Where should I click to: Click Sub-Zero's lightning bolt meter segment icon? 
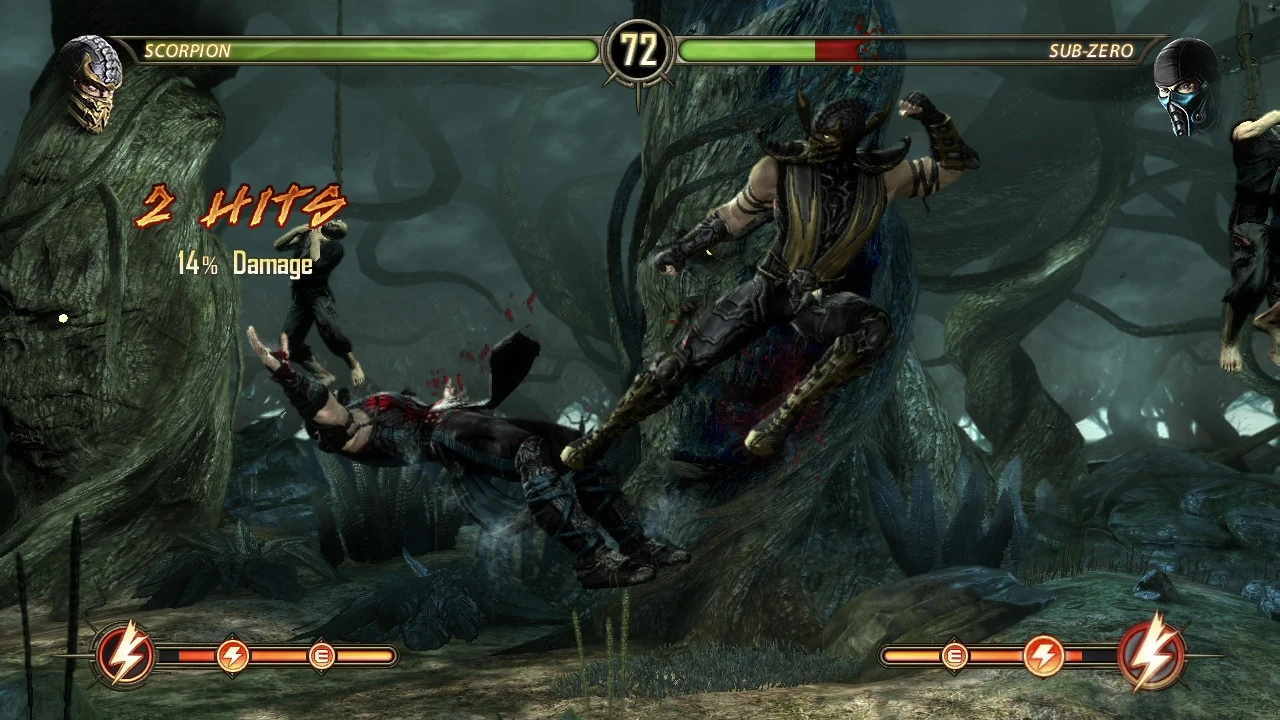tap(1045, 655)
